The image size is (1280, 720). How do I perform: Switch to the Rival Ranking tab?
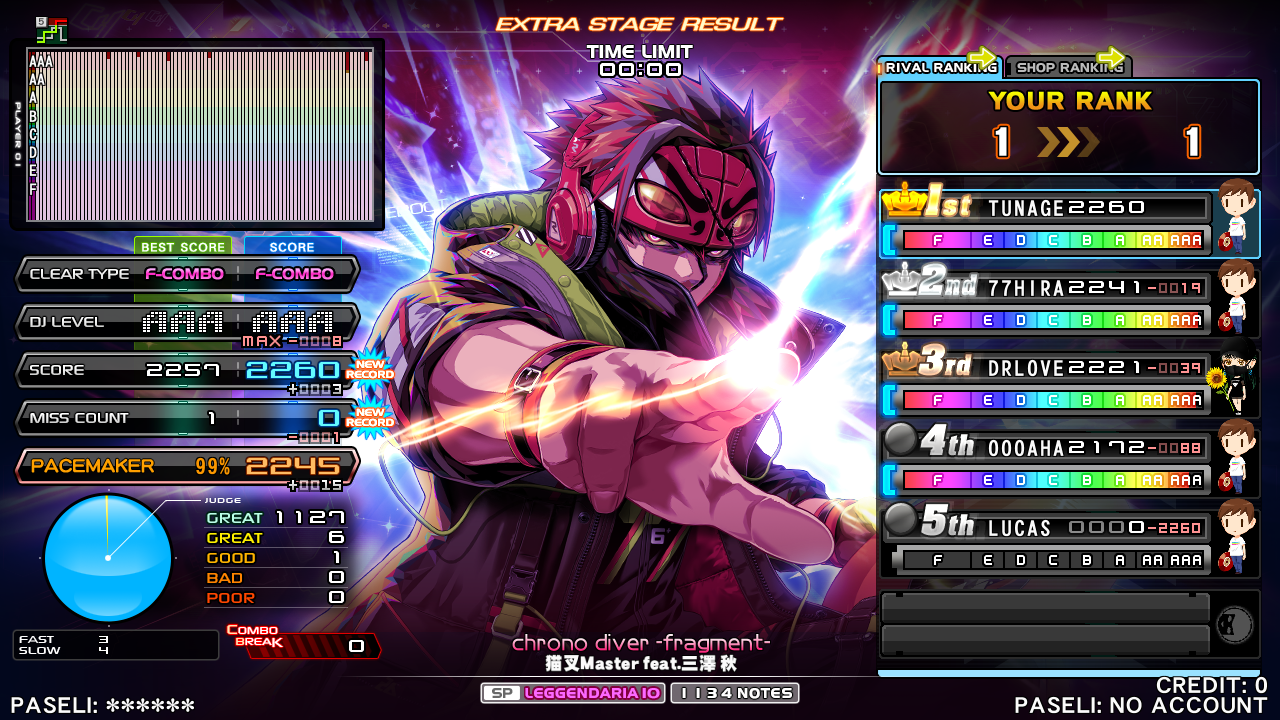point(938,67)
